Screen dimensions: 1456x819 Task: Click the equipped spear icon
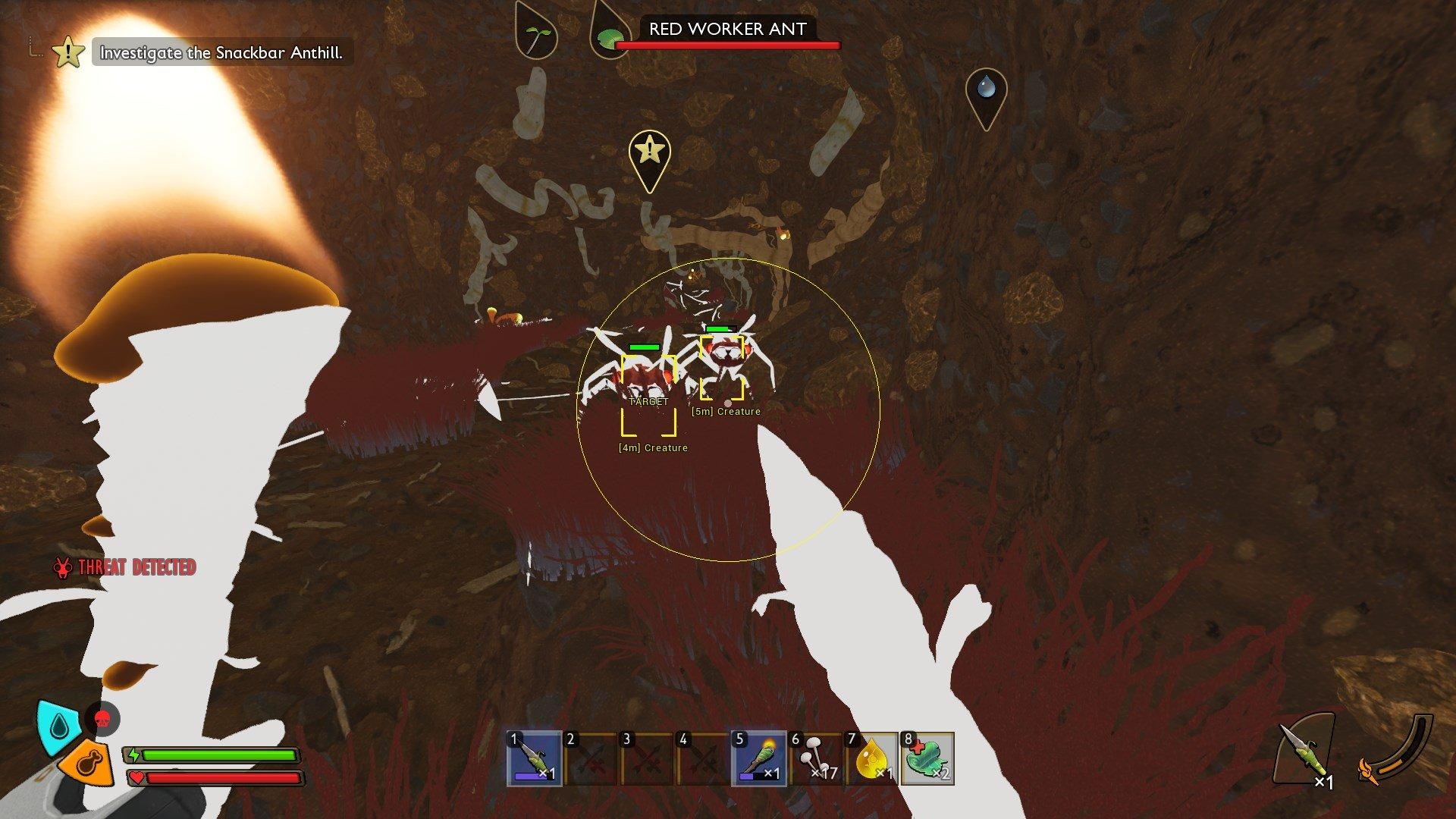(1303, 752)
